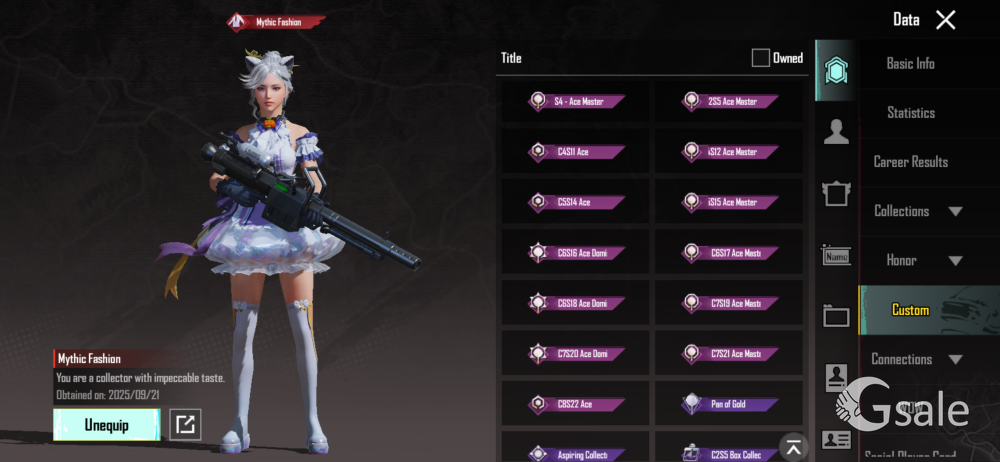This screenshot has width=1000, height=462.
Task: Click the scroll-to-top arrow button
Action: click(793, 446)
